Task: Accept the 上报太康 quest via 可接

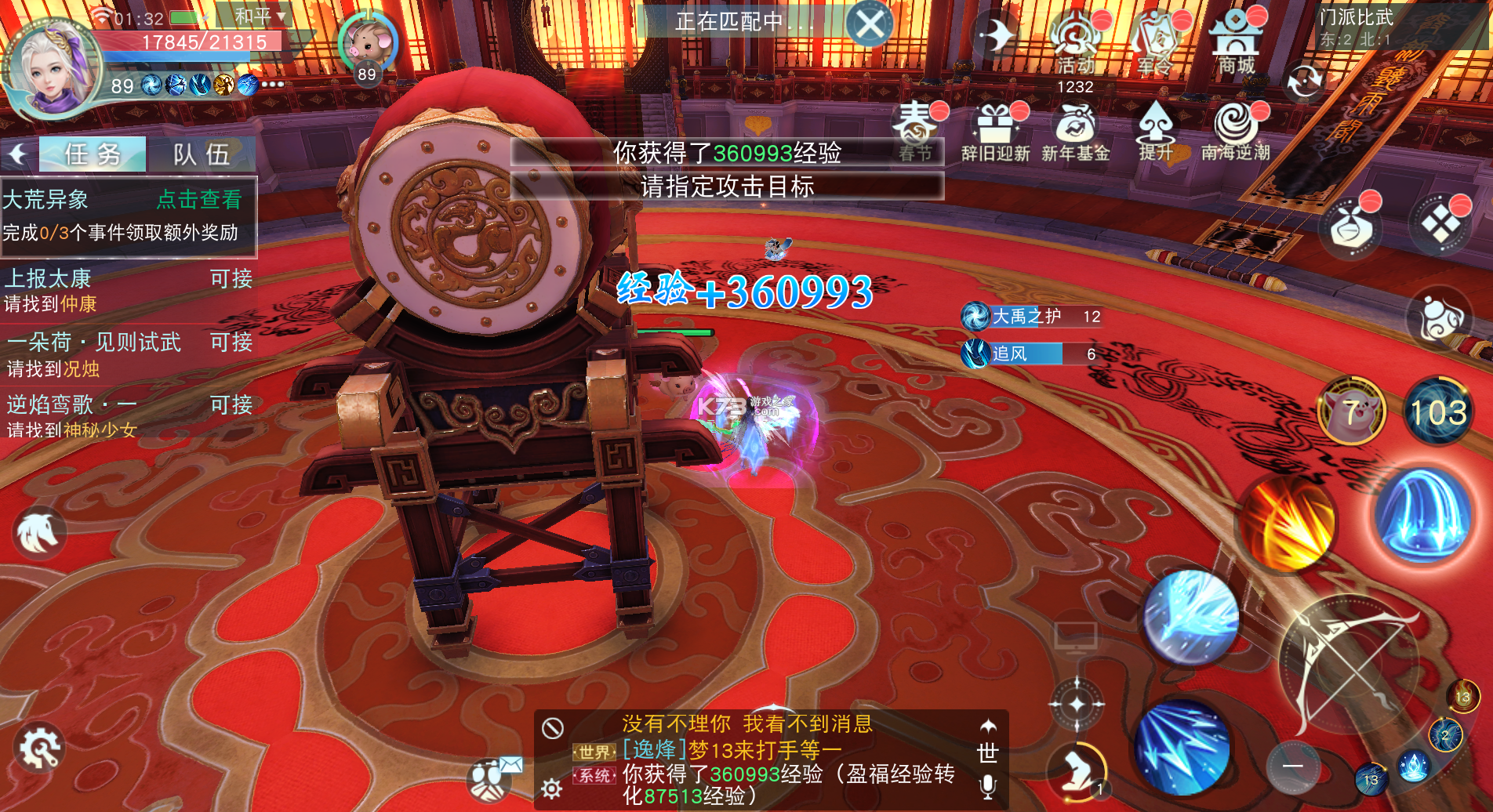Action: click(x=230, y=279)
